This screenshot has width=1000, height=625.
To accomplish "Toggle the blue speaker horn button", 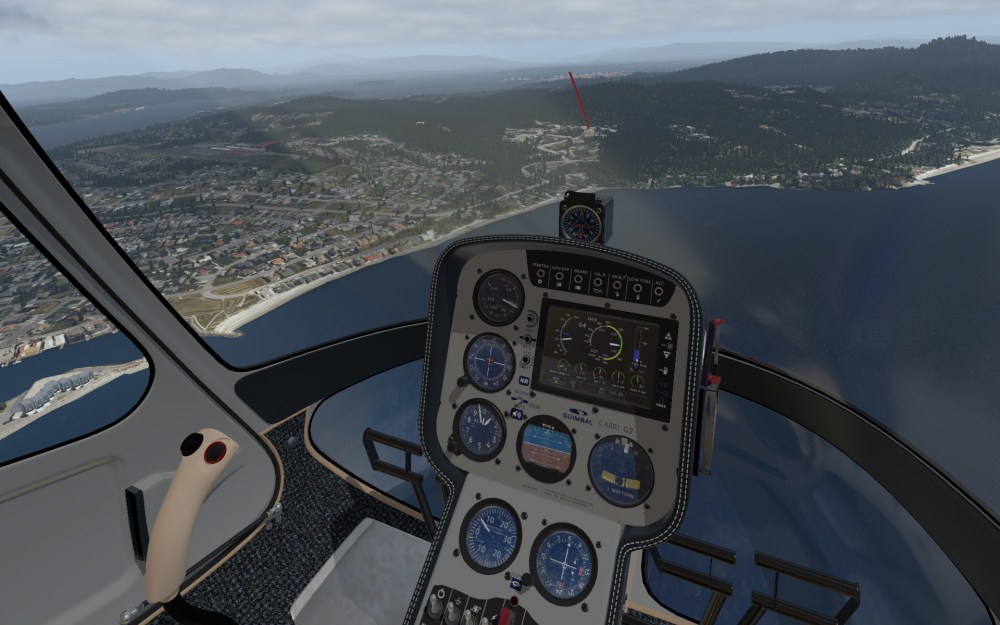I will point(518,412).
